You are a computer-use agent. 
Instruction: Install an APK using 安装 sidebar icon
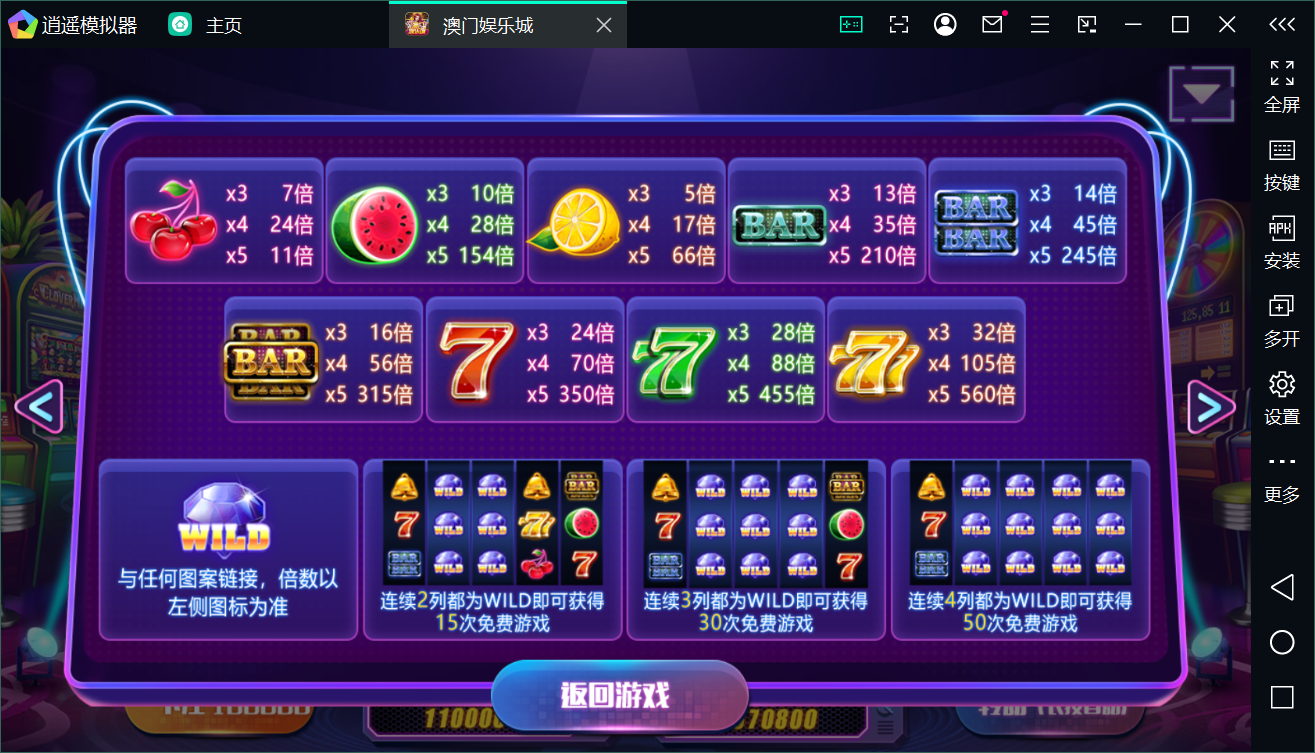(1281, 228)
